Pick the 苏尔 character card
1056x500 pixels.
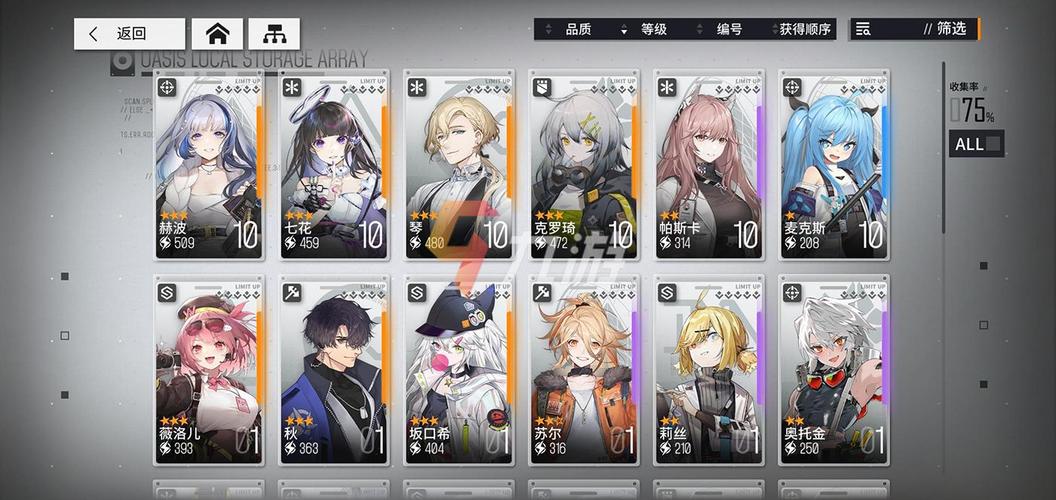[x=584, y=370]
